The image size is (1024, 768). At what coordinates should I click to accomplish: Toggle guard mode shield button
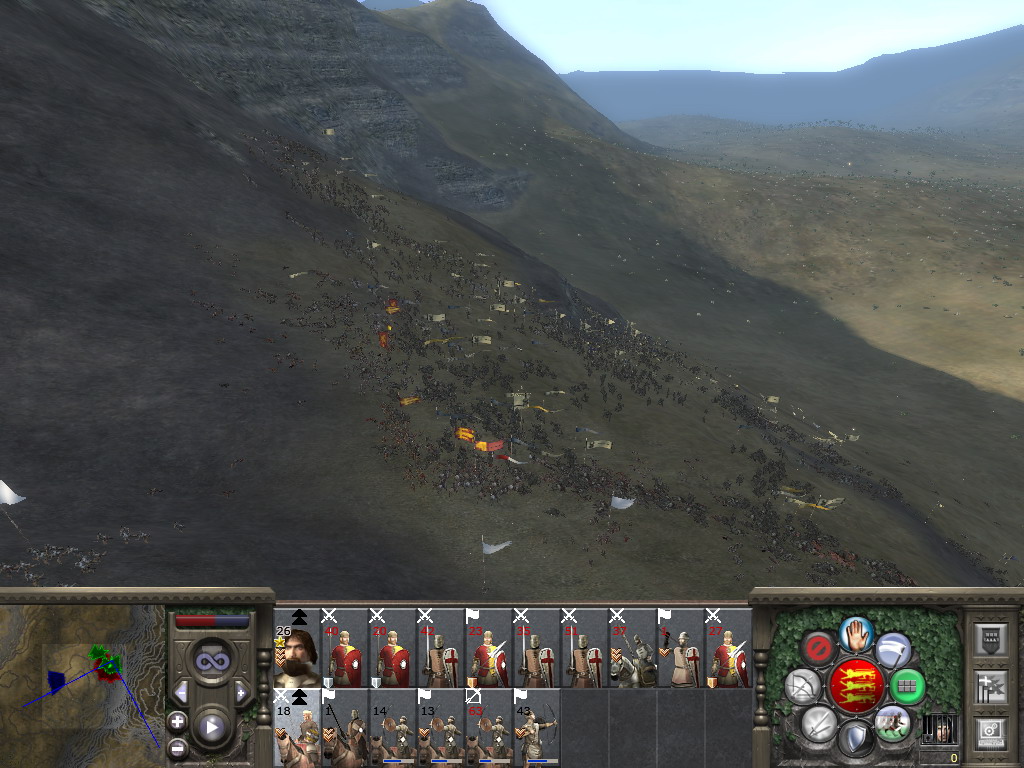tap(855, 740)
